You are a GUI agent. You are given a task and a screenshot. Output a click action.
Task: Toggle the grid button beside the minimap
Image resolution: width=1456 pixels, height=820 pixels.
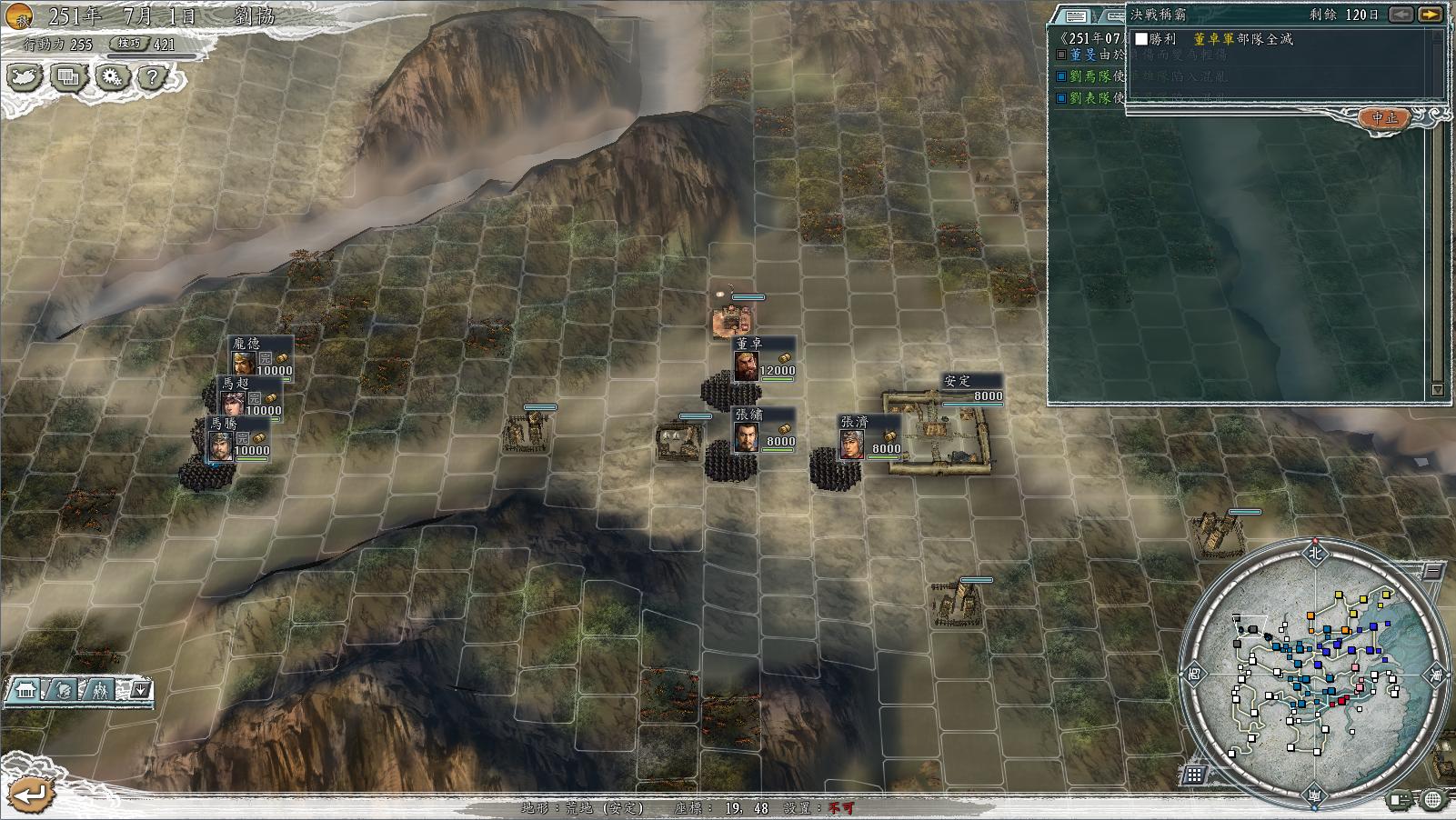(1194, 775)
